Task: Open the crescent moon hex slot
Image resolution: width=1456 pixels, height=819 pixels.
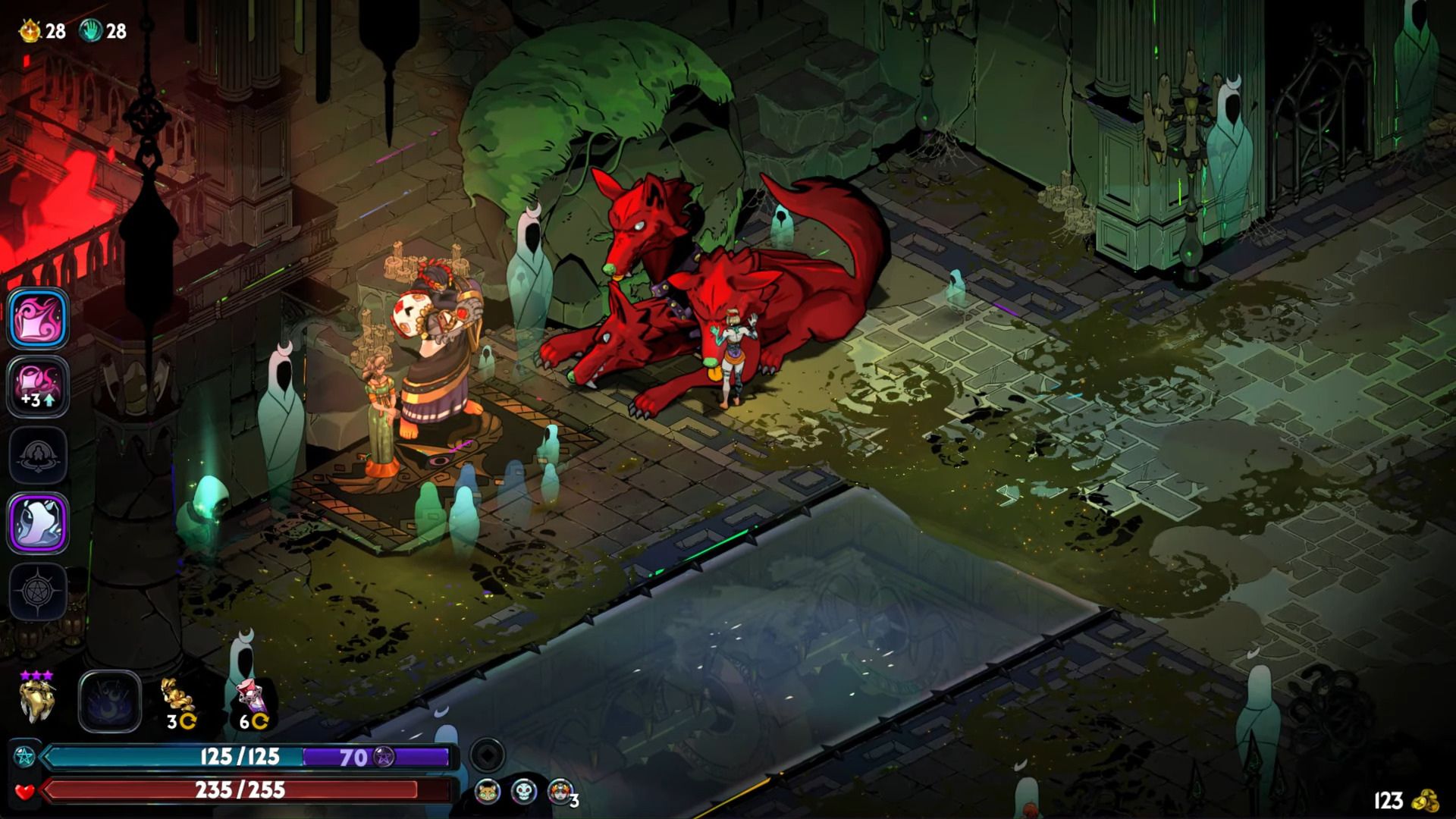Action: point(110,701)
